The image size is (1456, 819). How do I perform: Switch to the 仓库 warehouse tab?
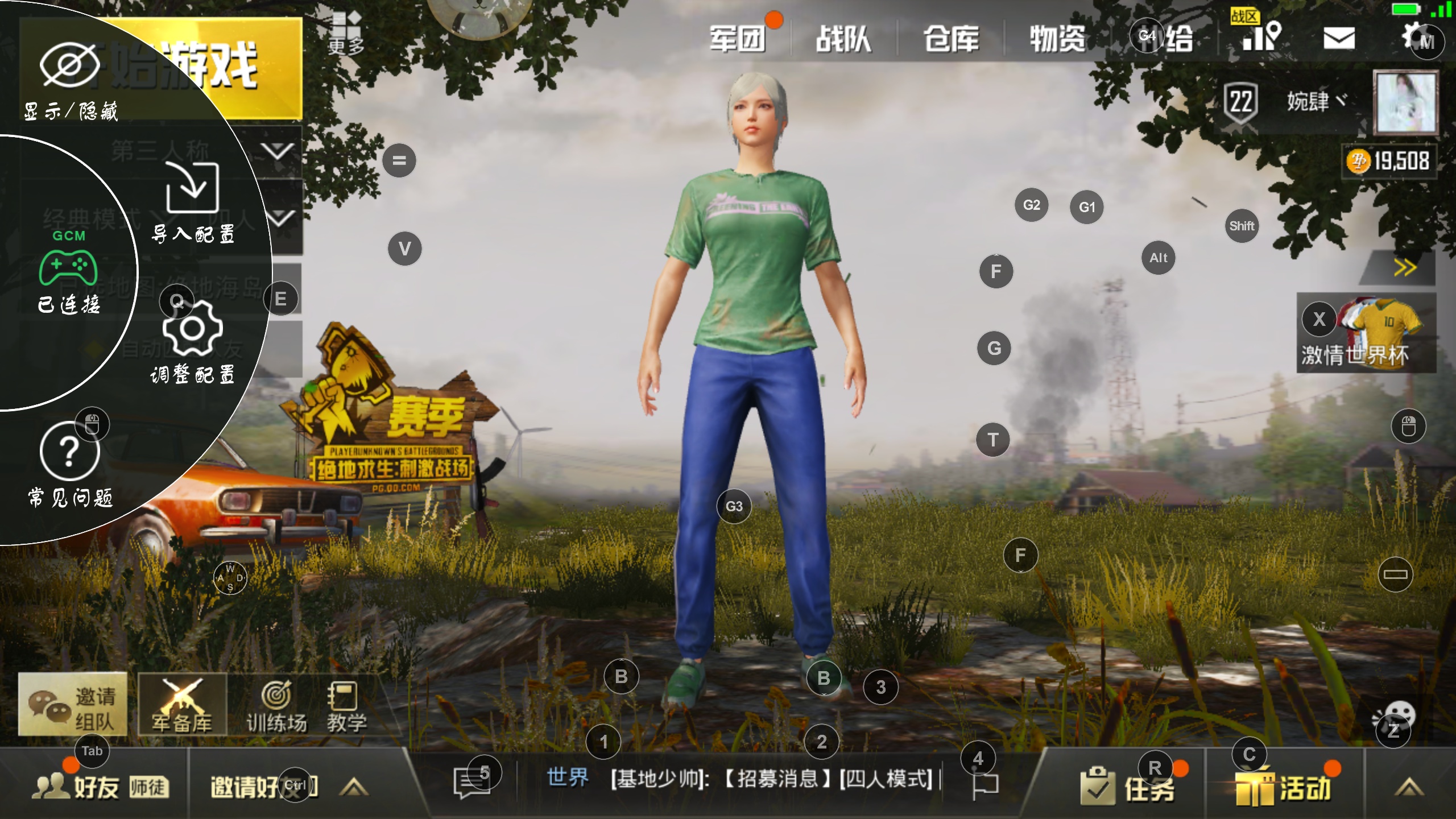pyautogui.click(x=950, y=39)
